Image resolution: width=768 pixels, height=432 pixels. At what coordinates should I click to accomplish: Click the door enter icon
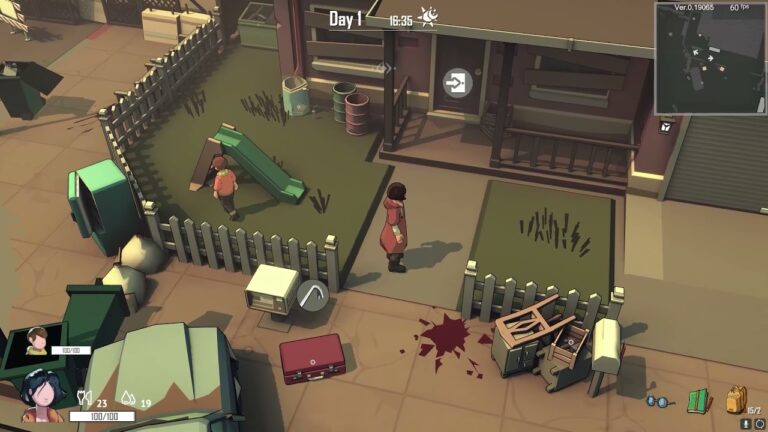[458, 82]
